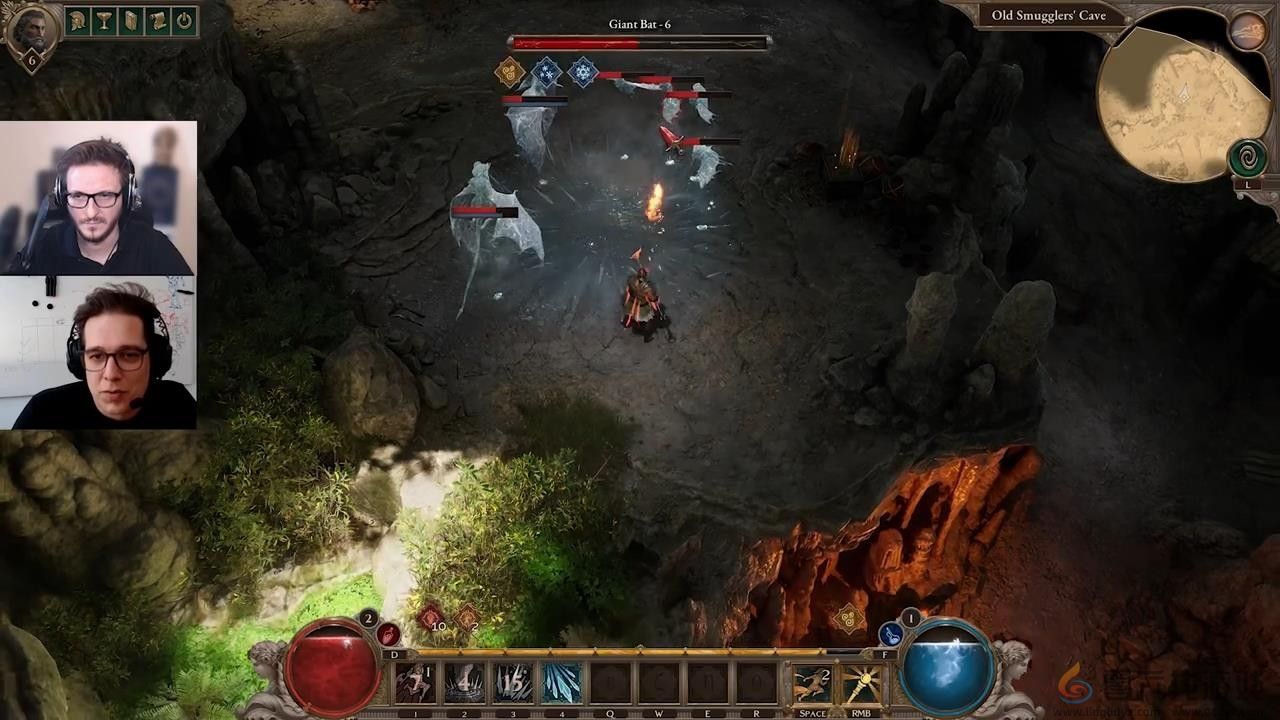Open the helmet character menu icon
This screenshot has width=1280, height=720.
click(78, 21)
